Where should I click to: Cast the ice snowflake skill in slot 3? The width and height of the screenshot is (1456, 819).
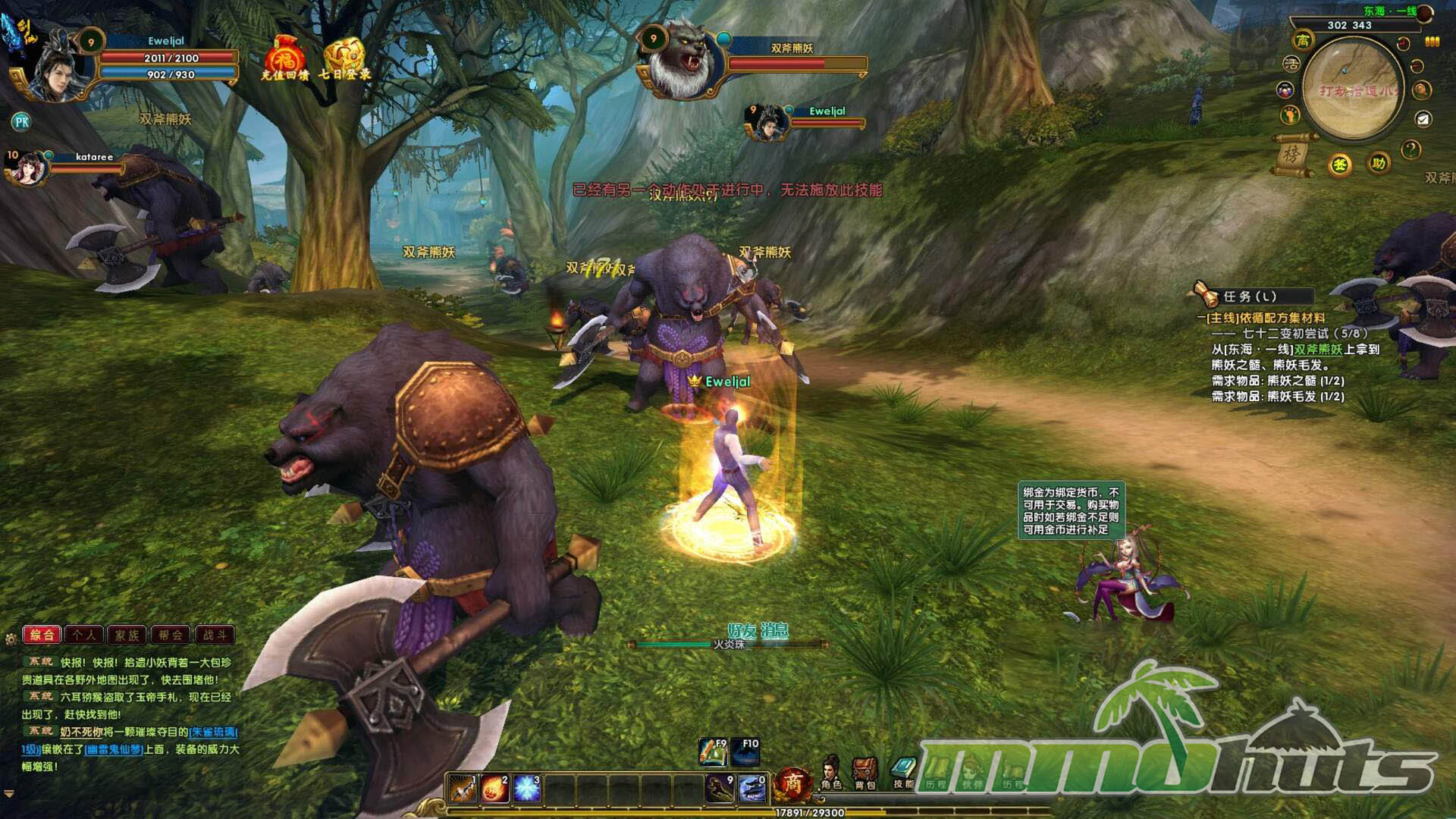click(x=527, y=789)
